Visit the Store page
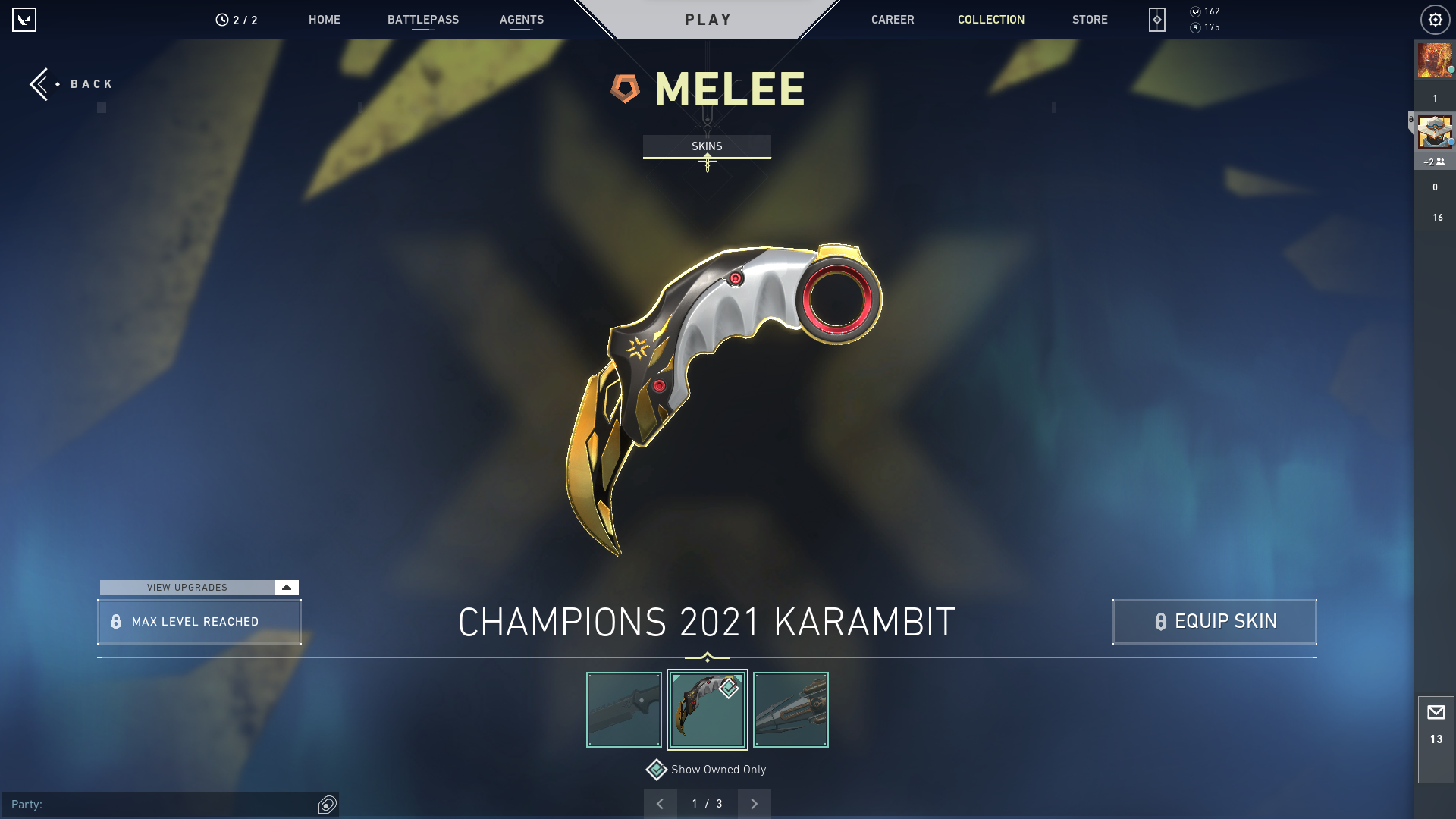The width and height of the screenshot is (1456, 819). tap(1089, 20)
